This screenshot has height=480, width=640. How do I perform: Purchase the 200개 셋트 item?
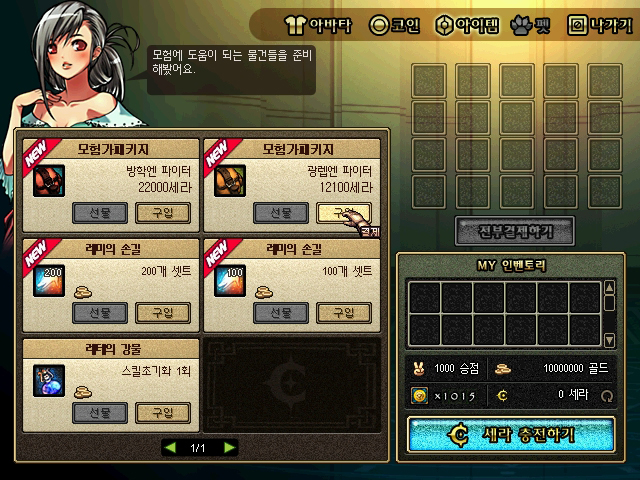163,312
